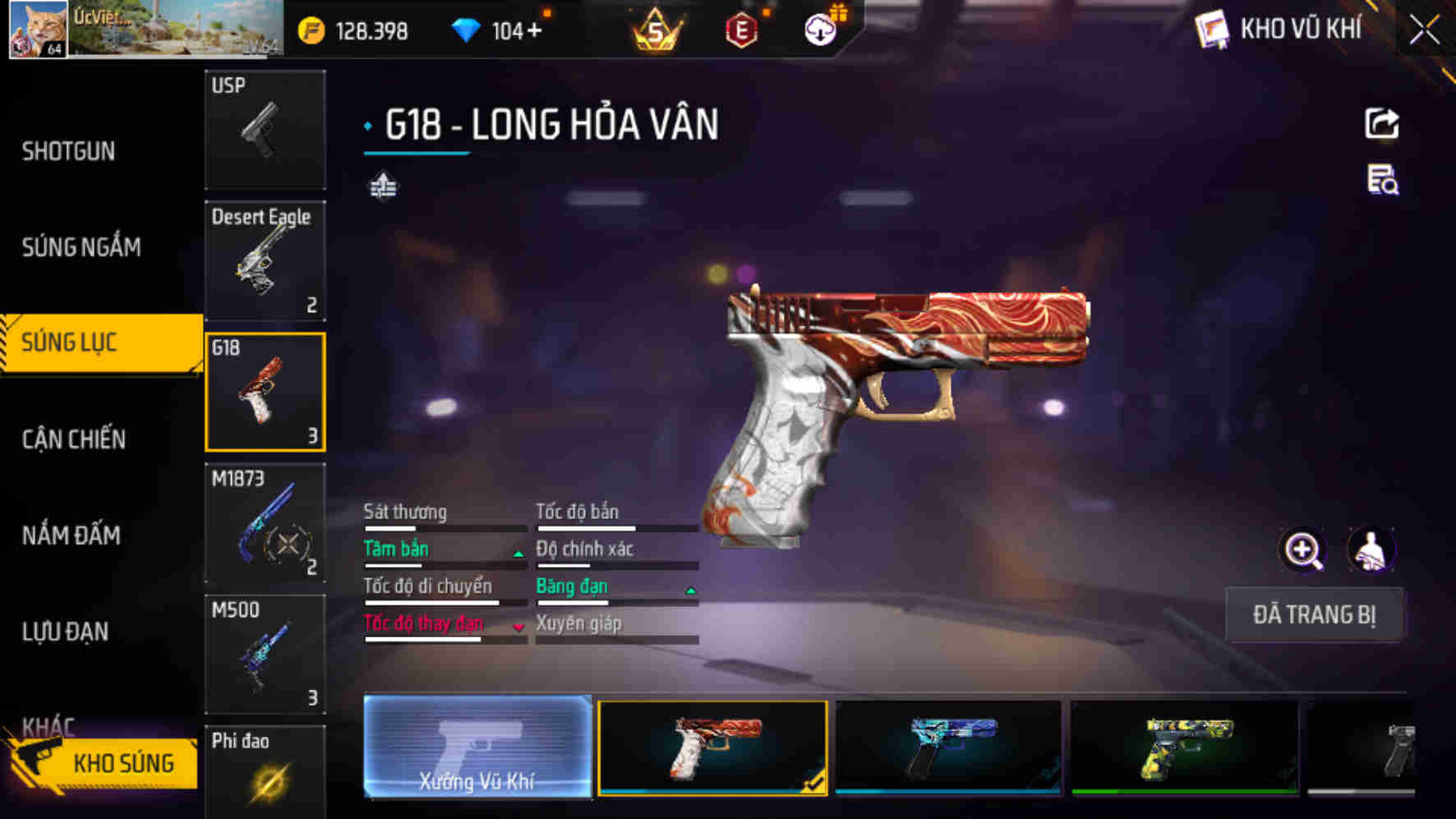Viewport: 1456px width, 819px height.
Task: Select the Desert Eagle weapon slot
Action: click(x=265, y=261)
